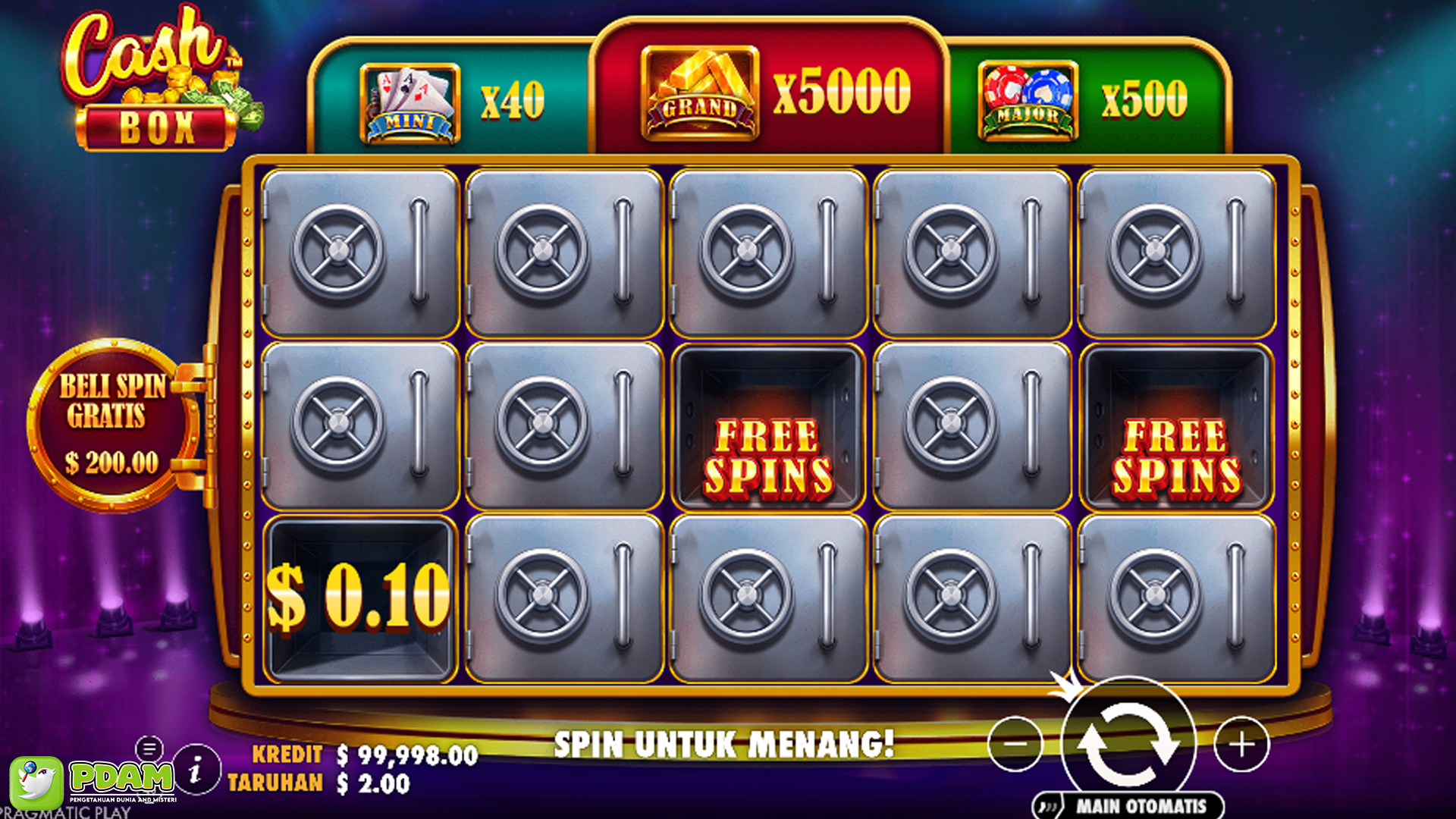This screenshot has width=1456, height=819.
Task: Click the top-left closed safe door
Action: tap(362, 254)
